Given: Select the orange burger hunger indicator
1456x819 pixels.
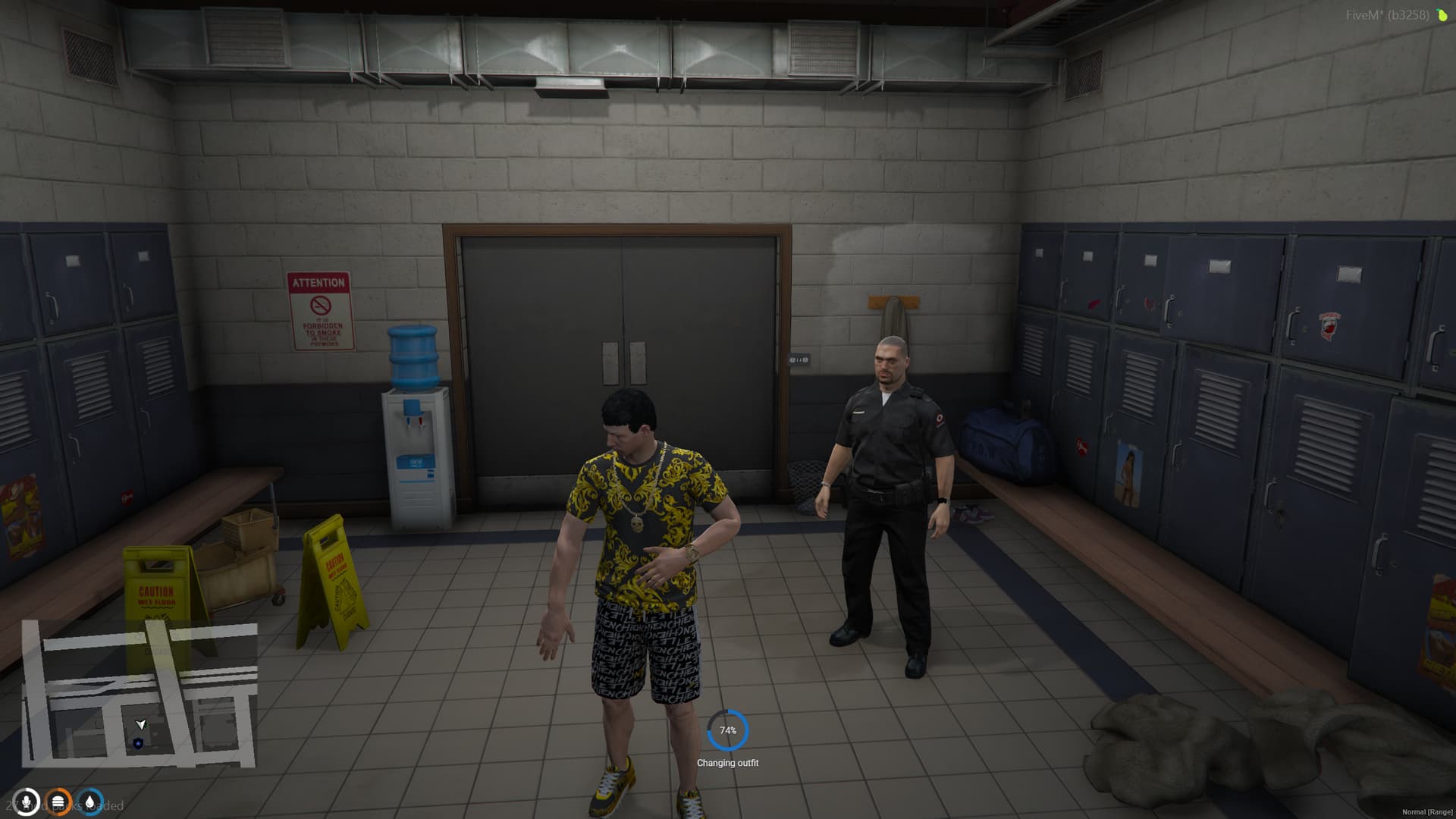Looking at the screenshot, I should click(58, 802).
